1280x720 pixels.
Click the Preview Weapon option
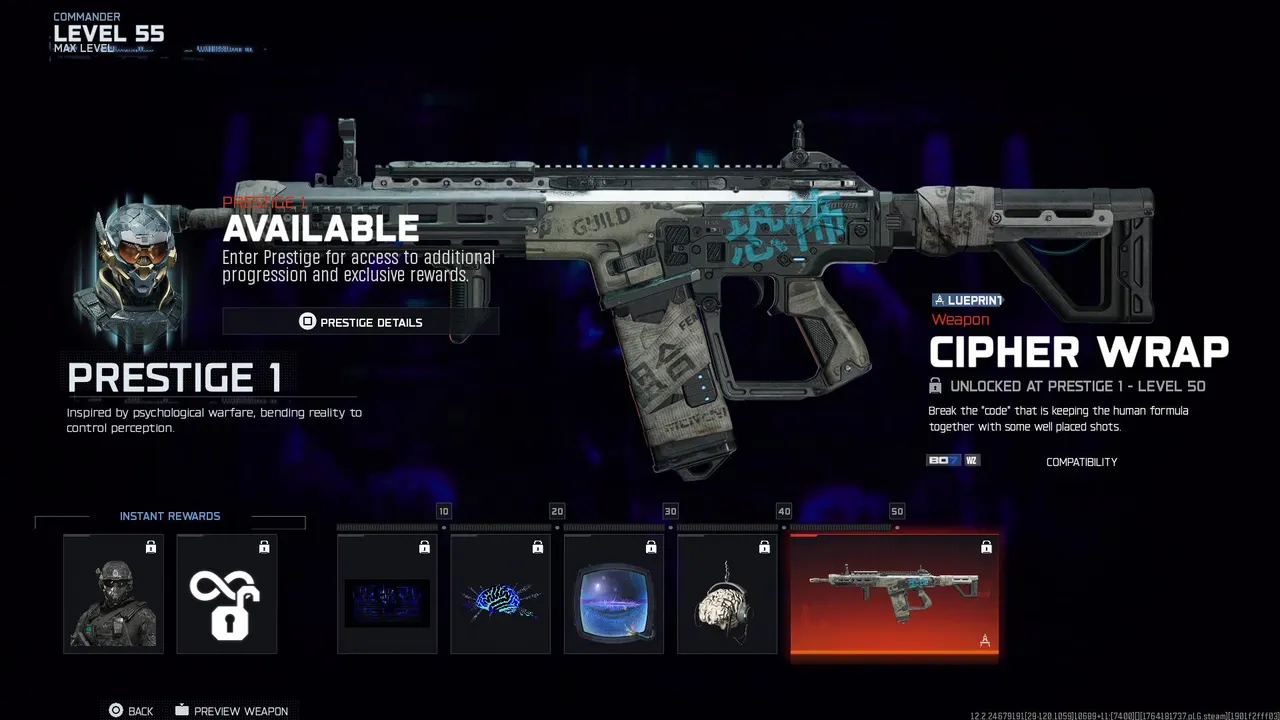(231, 711)
